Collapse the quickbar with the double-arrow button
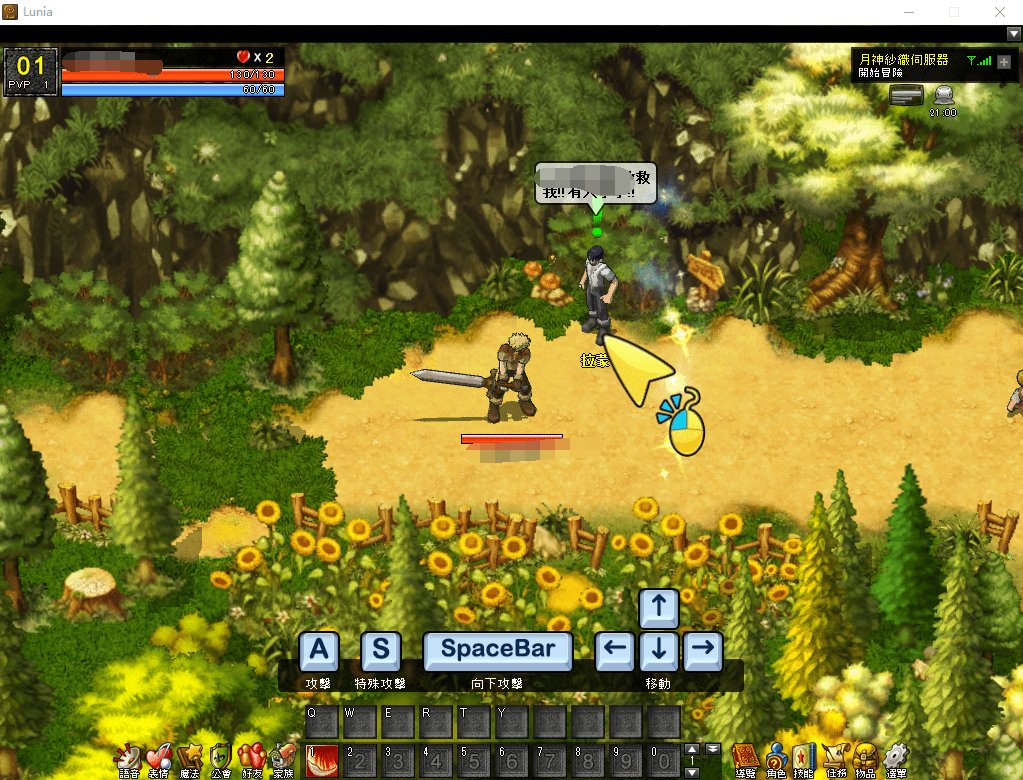Screen dimensions: 1023x780 (713, 749)
